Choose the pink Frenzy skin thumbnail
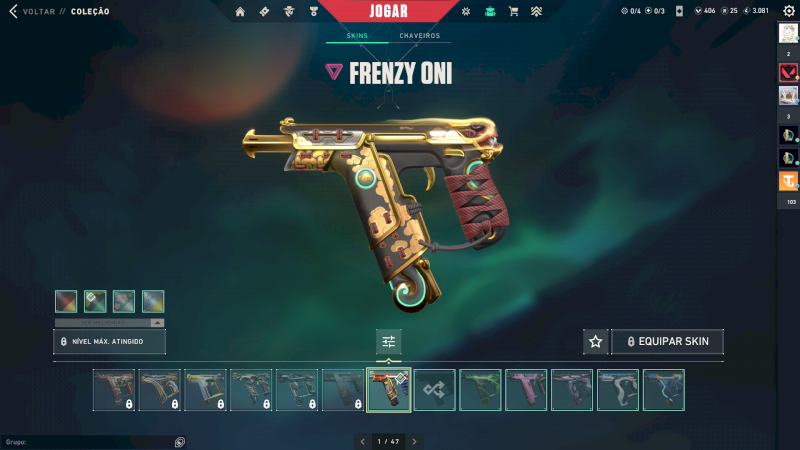Viewport: 800px width, 450px height. pyautogui.click(x=526, y=390)
